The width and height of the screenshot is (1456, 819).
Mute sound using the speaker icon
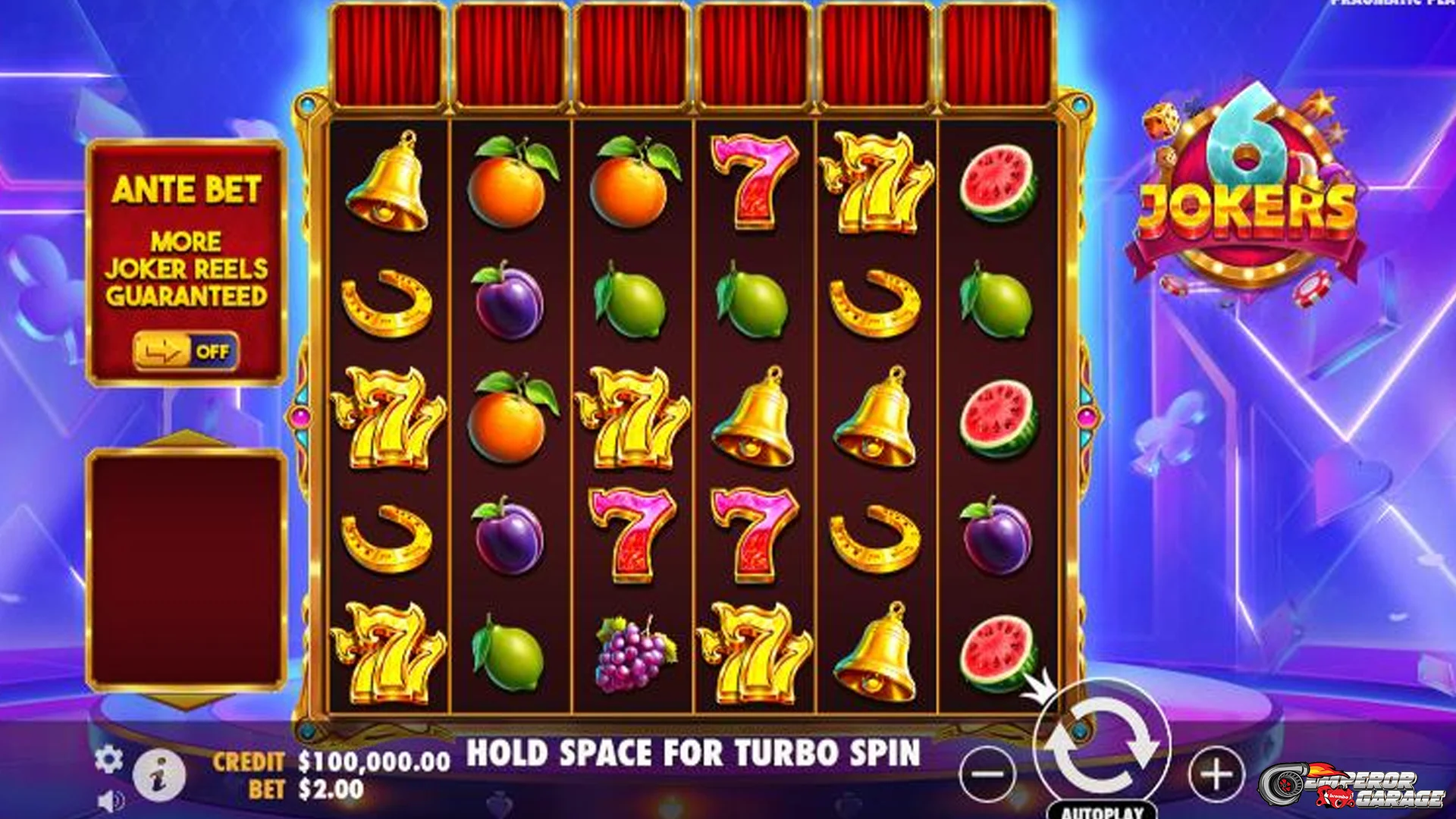(111, 802)
